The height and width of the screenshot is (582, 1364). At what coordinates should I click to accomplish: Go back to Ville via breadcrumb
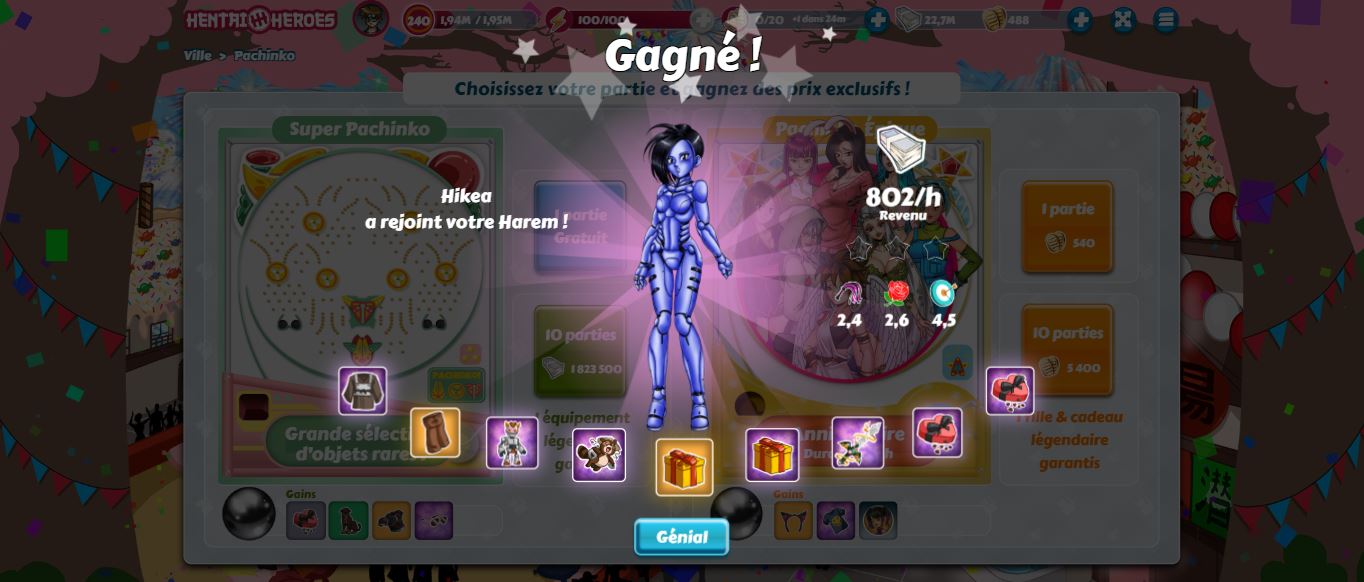coord(197,56)
